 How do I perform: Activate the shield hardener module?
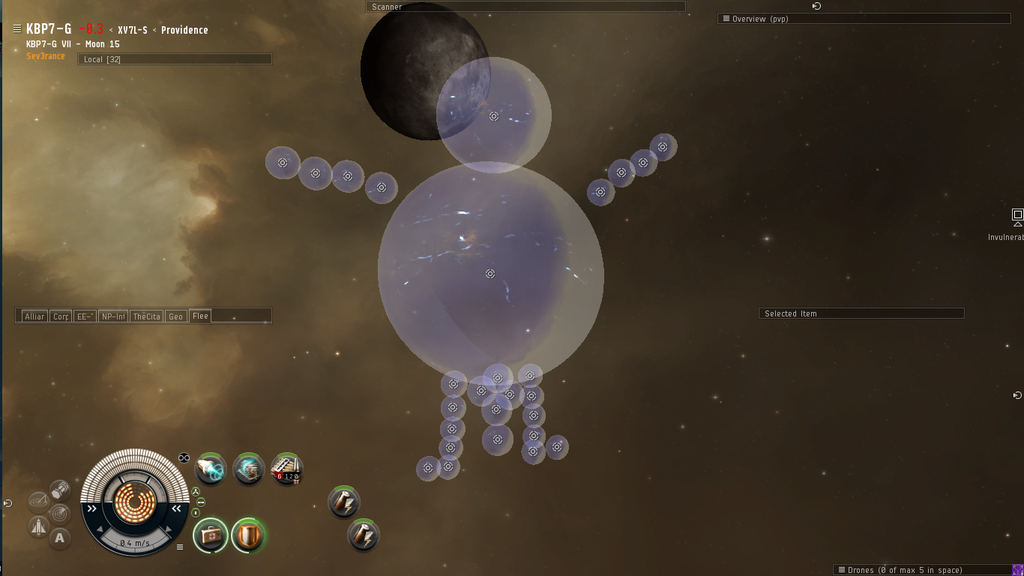[x=249, y=535]
